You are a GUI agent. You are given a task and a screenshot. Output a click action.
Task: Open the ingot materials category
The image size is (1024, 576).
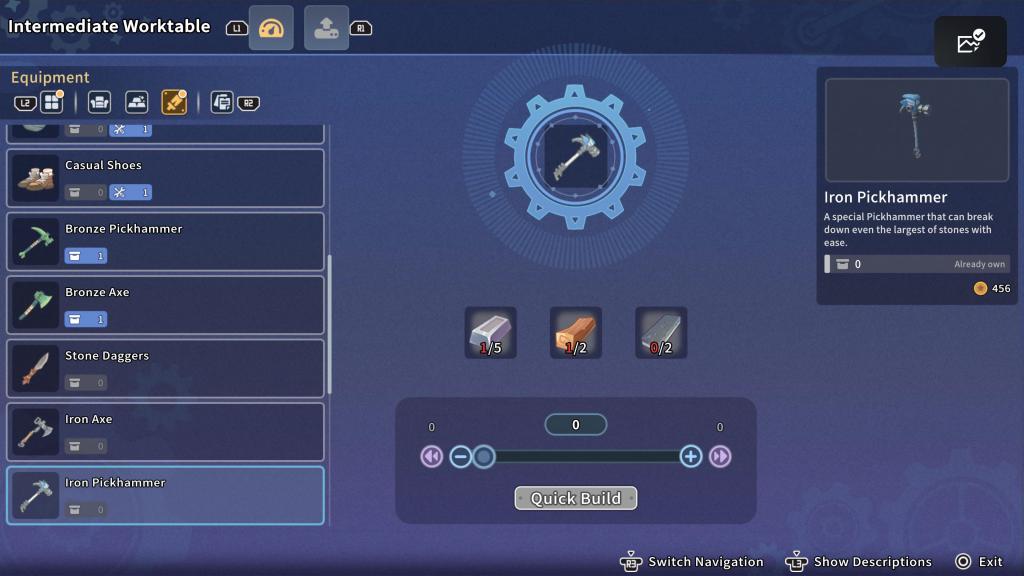[137, 102]
